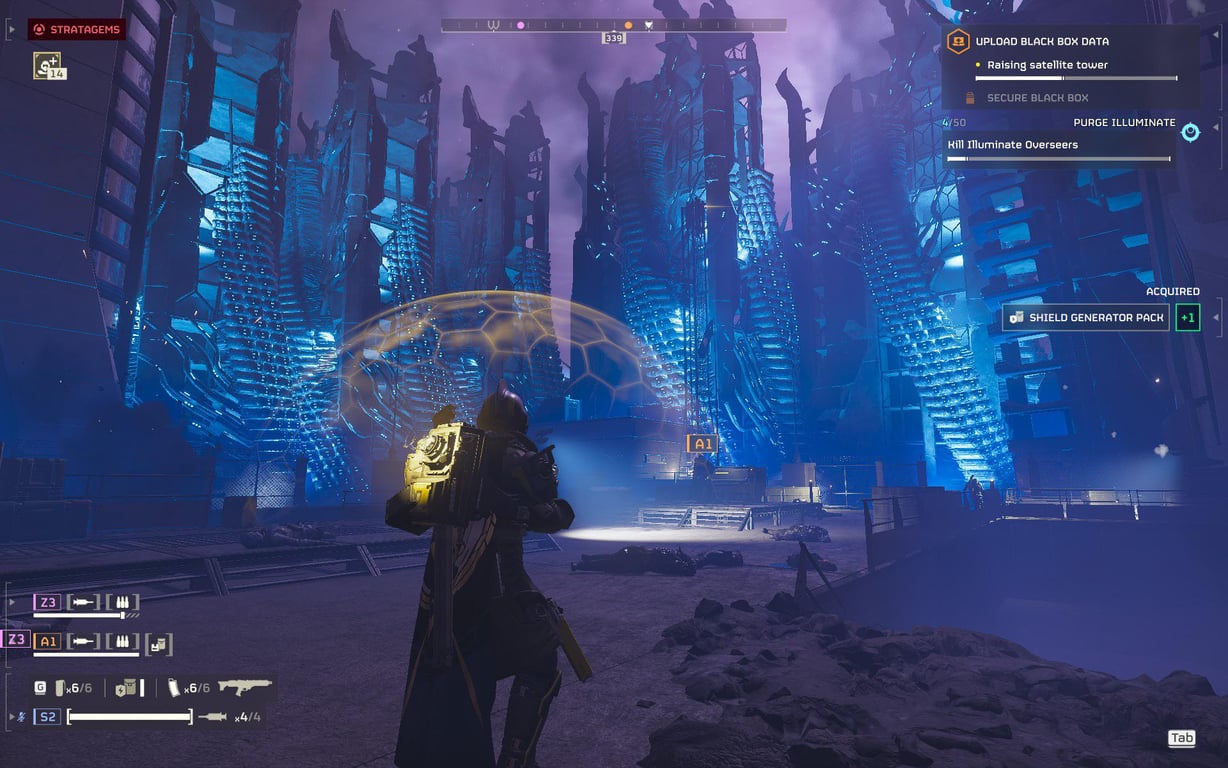This screenshot has width=1228, height=768.
Task: Select your S2 player tag
Action: (x=47, y=717)
